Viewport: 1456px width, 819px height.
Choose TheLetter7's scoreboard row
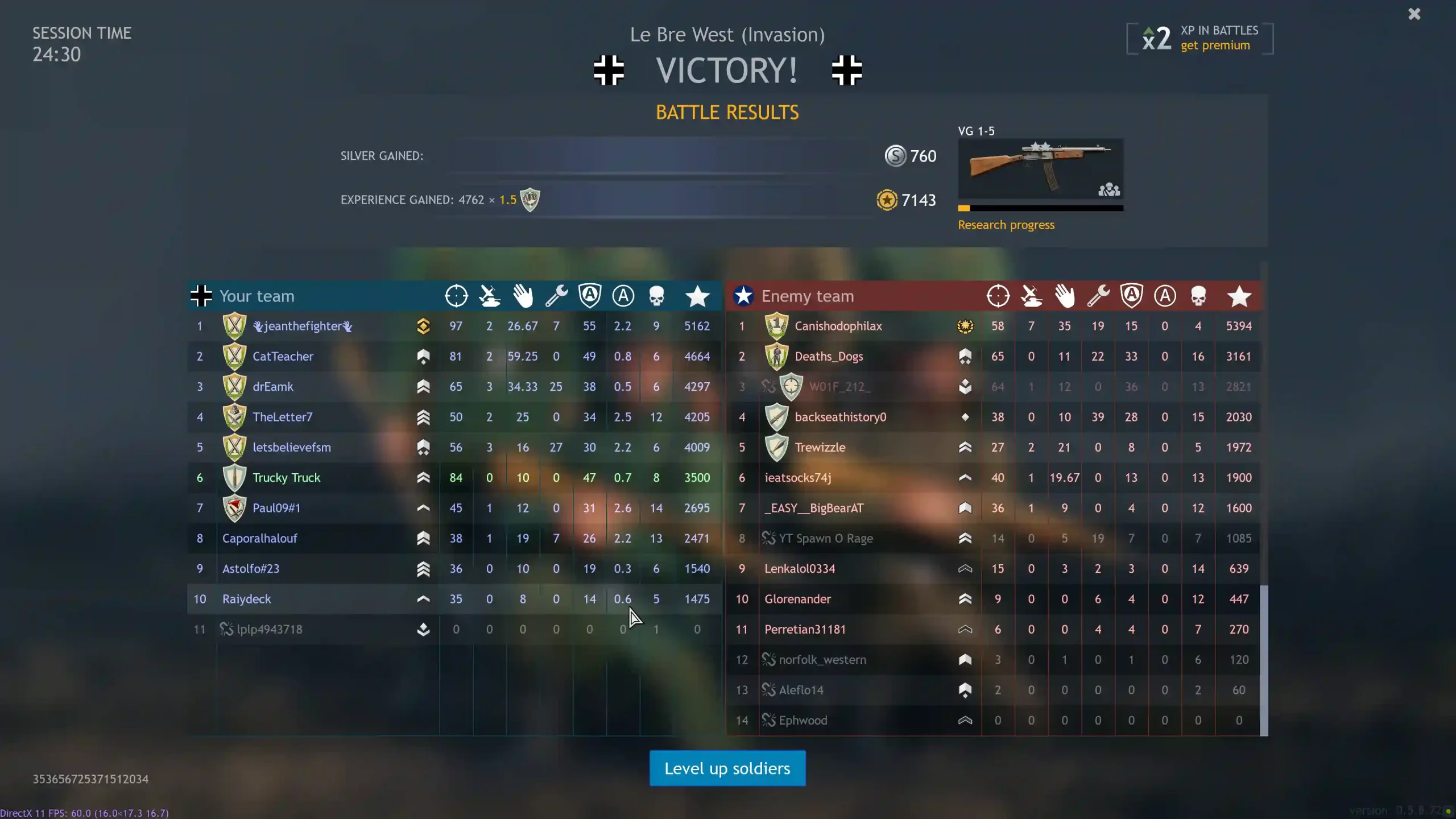[282, 417]
